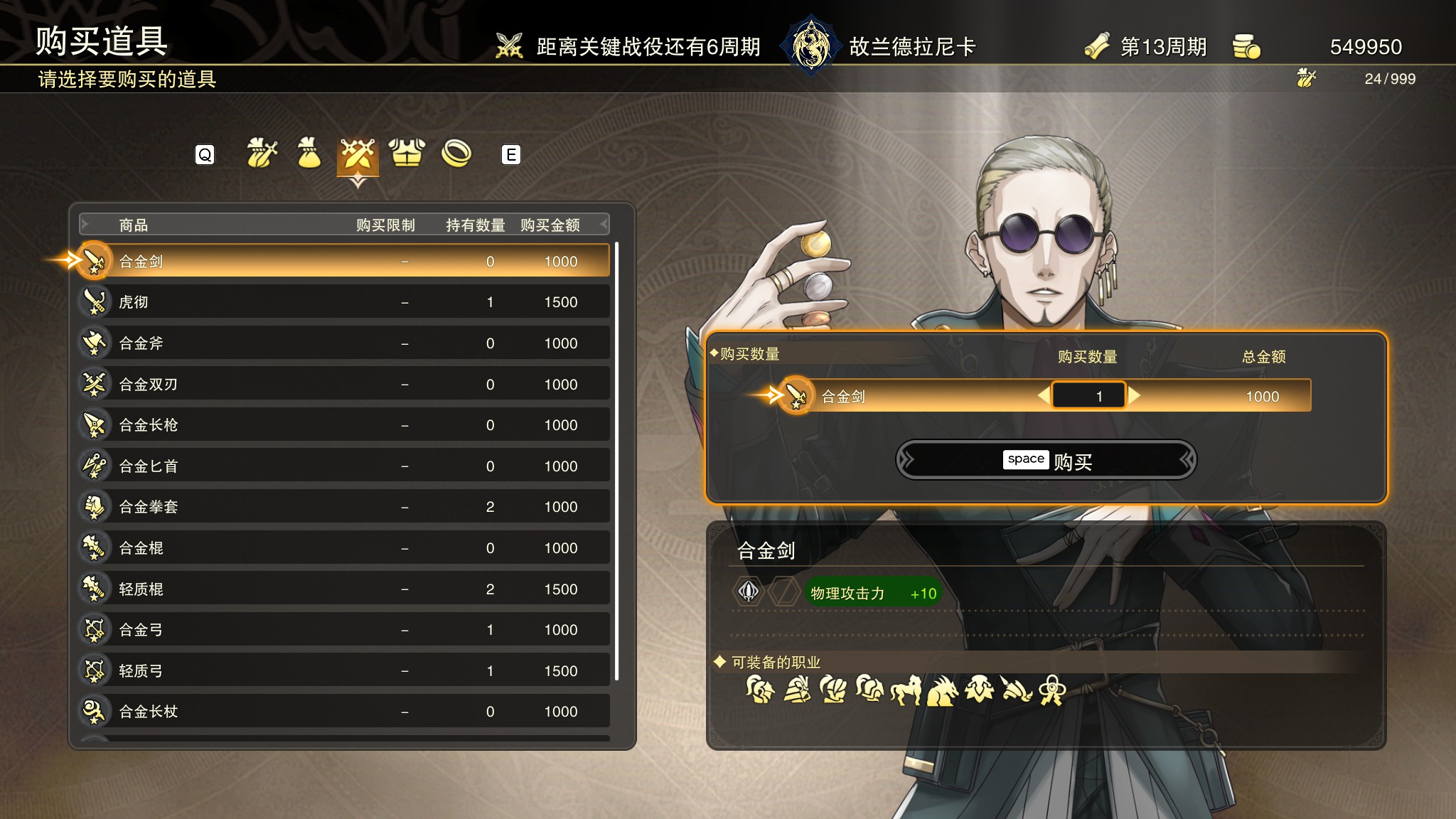Open the ring accessory category tab
Screen dimensions: 1456x819
[456, 154]
